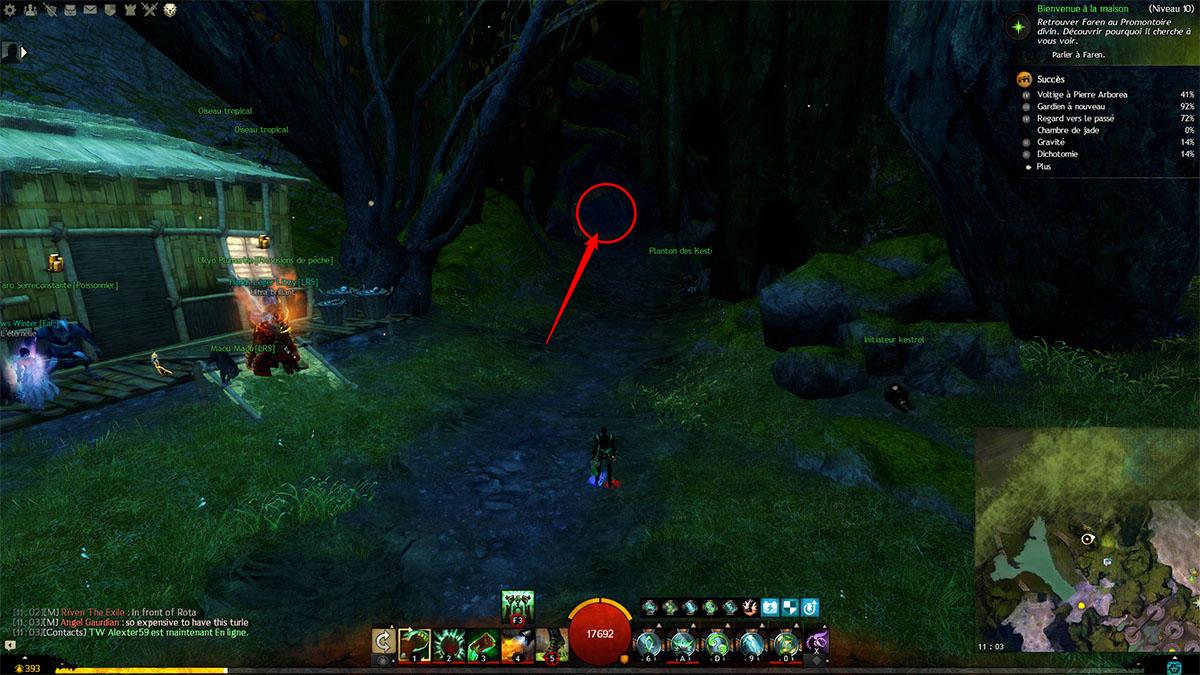The image size is (1200, 675).
Task: Open the crossed swords PvP icon
Action: [x=150, y=10]
